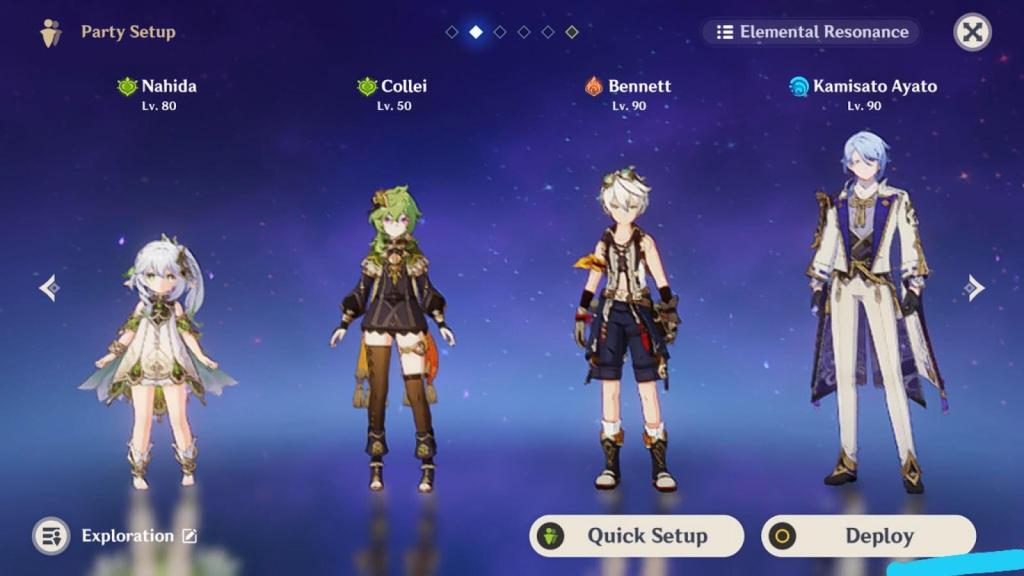Jump to the last party page dot
The image size is (1024, 576).
(x=572, y=32)
